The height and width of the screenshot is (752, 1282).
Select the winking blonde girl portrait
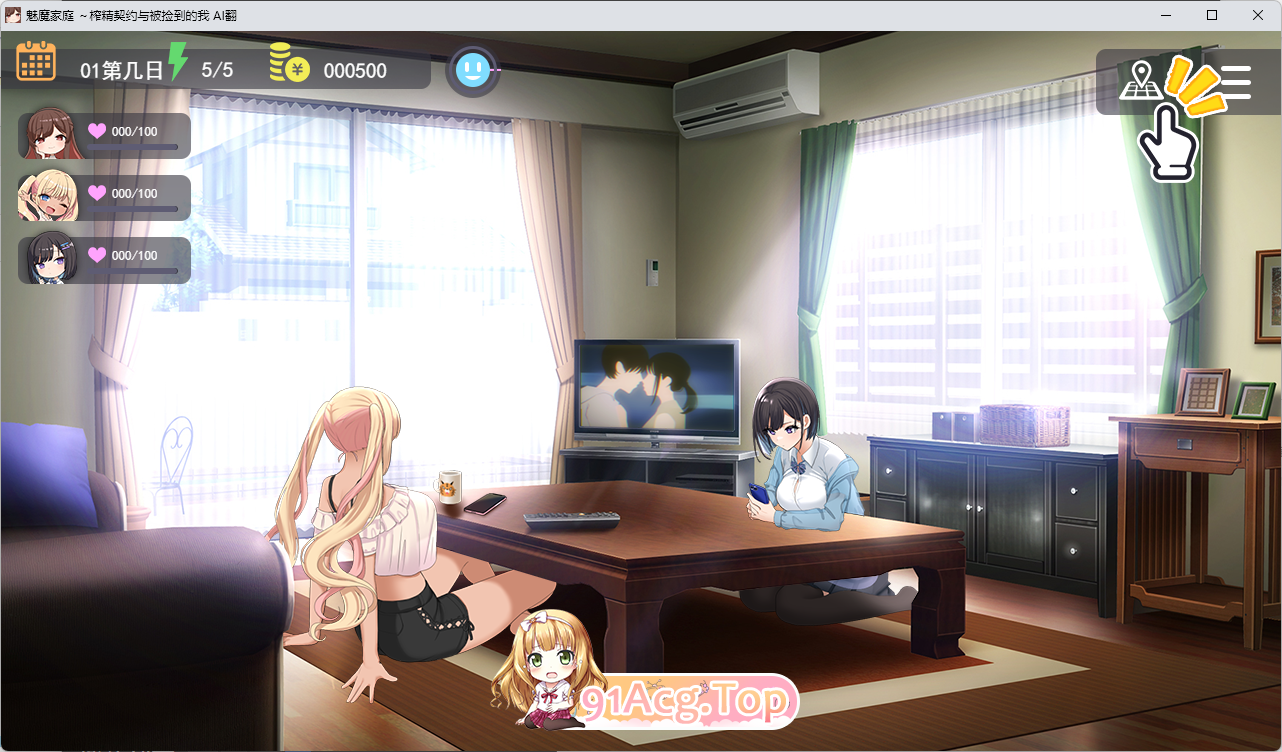(x=47, y=197)
